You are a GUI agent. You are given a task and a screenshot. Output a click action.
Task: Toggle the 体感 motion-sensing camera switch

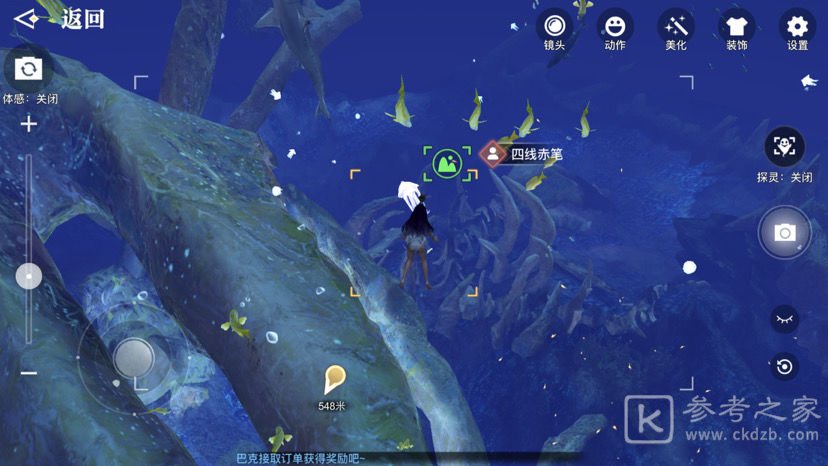click(x=28, y=68)
